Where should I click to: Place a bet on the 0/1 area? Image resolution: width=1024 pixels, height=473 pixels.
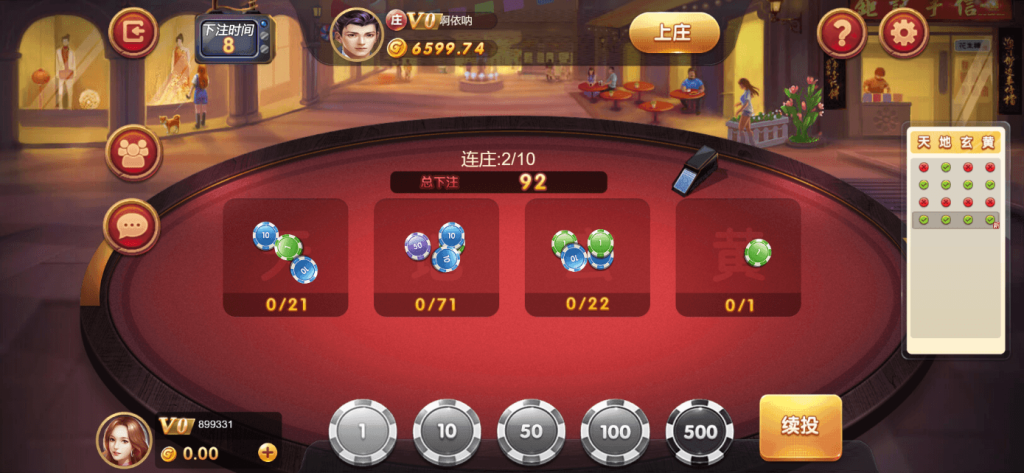738,256
